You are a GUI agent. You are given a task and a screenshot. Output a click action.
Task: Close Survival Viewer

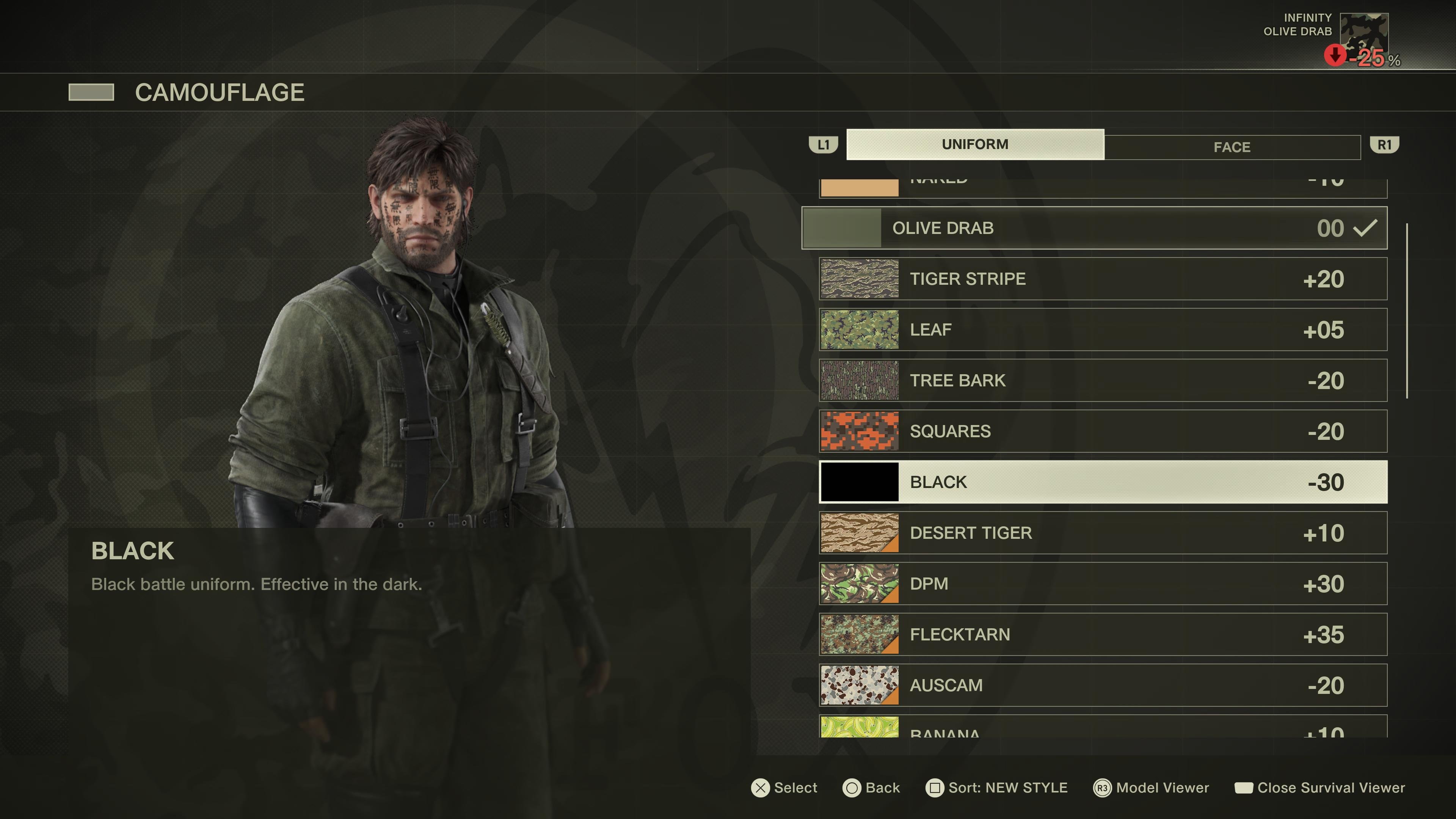click(1320, 788)
